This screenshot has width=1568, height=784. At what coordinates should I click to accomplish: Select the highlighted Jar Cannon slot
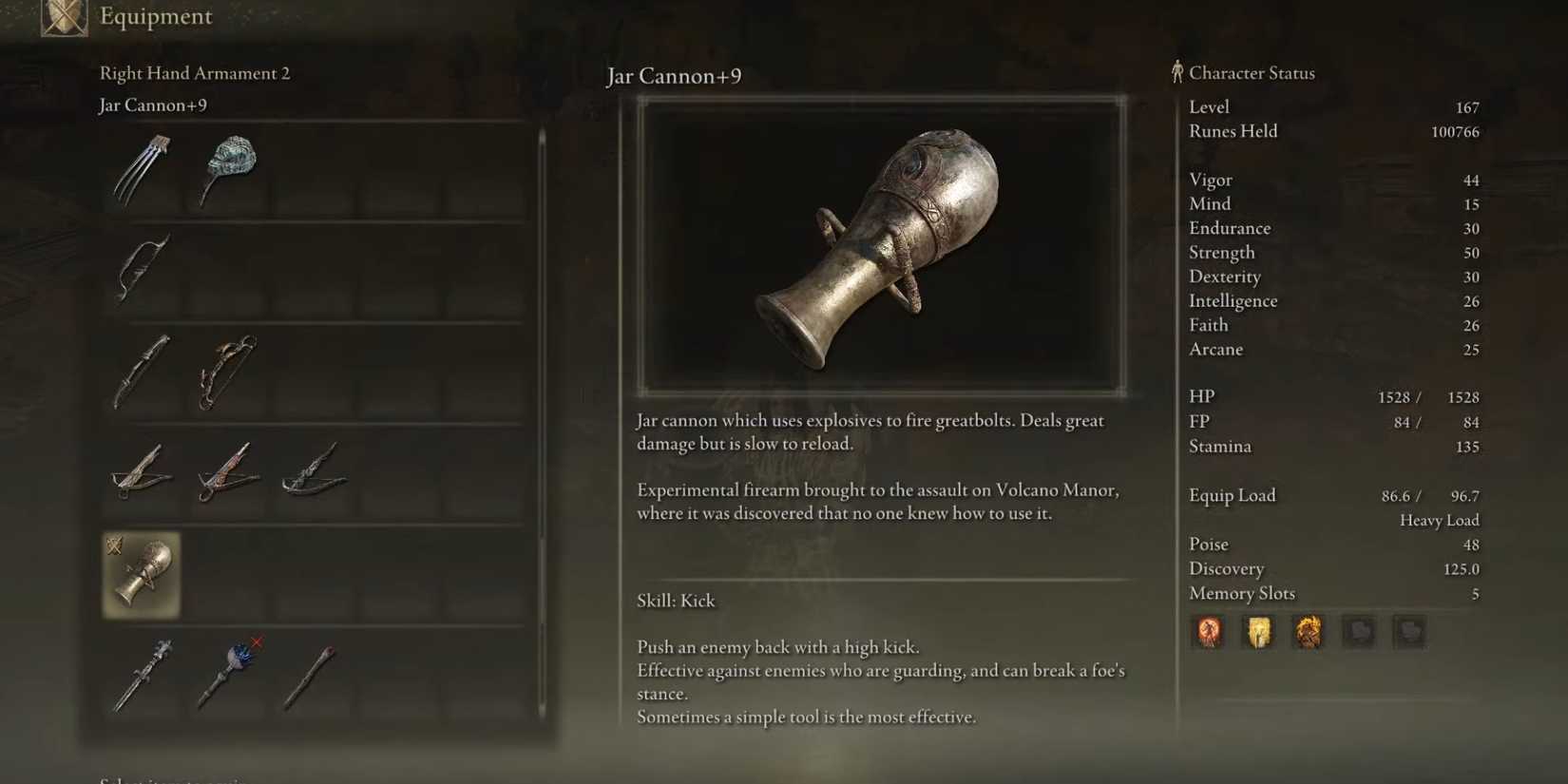(x=142, y=574)
